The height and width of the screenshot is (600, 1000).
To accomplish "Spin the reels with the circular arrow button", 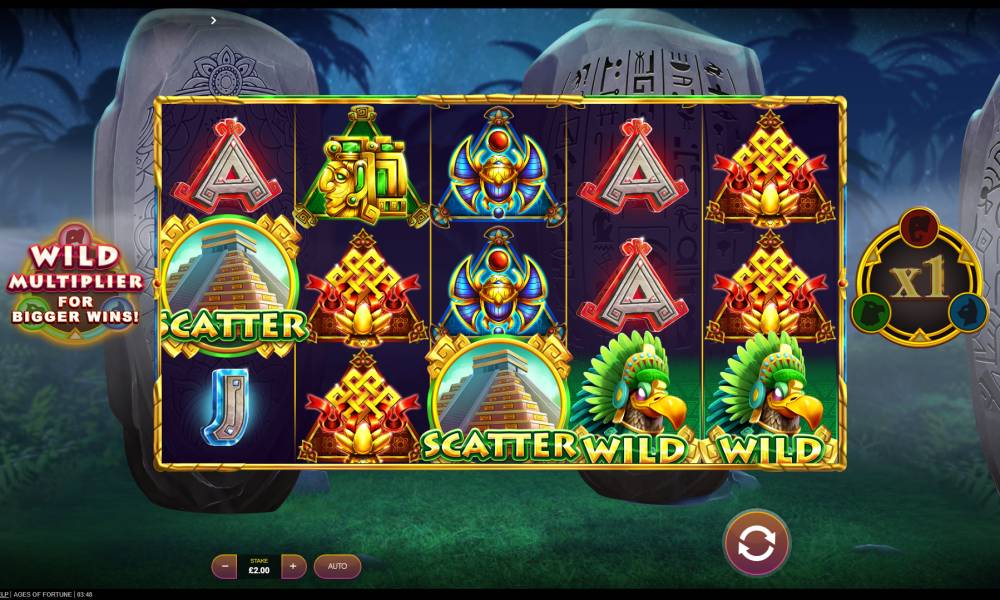I will (757, 543).
